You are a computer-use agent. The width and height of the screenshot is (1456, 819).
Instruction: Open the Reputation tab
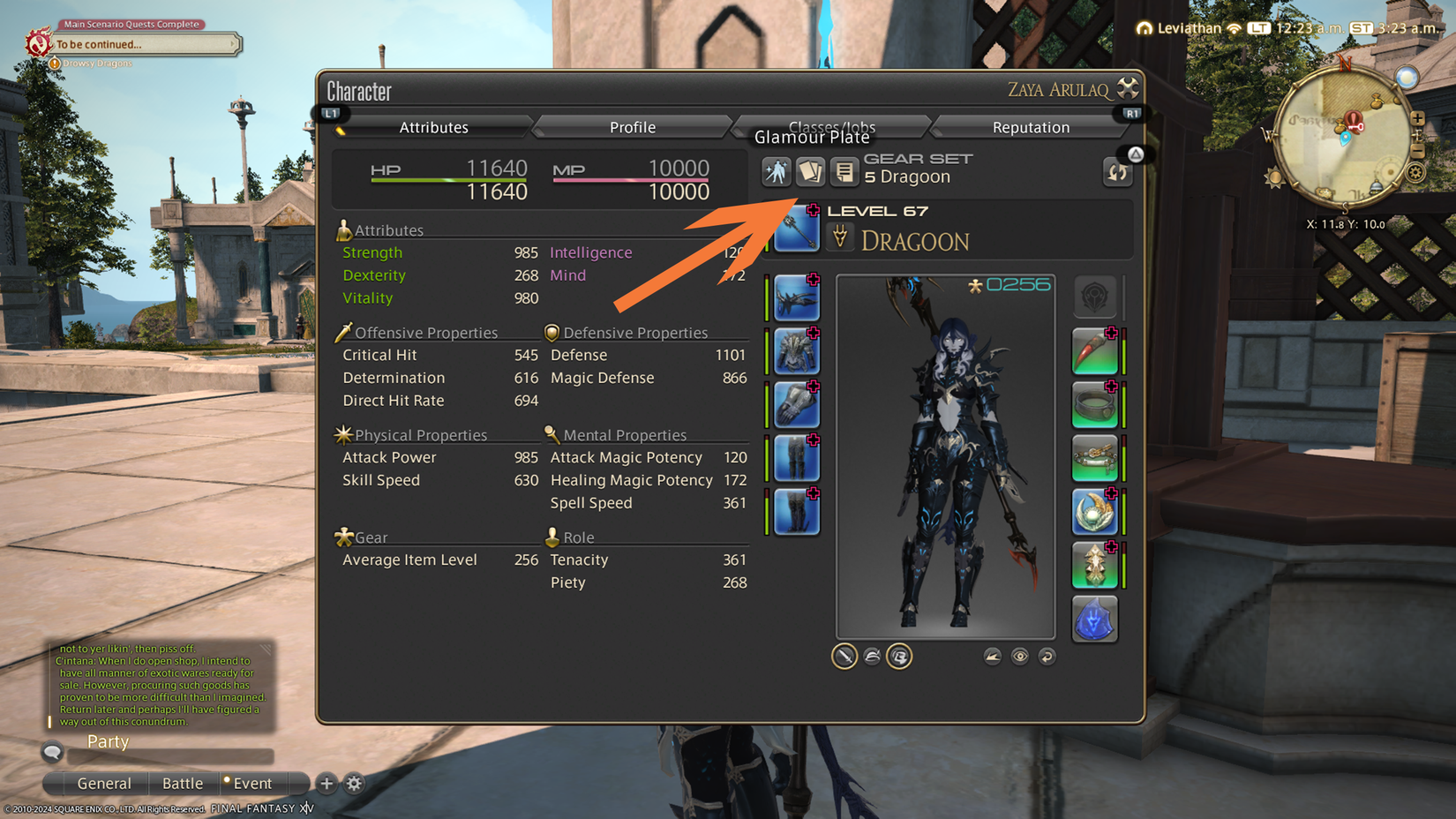tap(1031, 127)
